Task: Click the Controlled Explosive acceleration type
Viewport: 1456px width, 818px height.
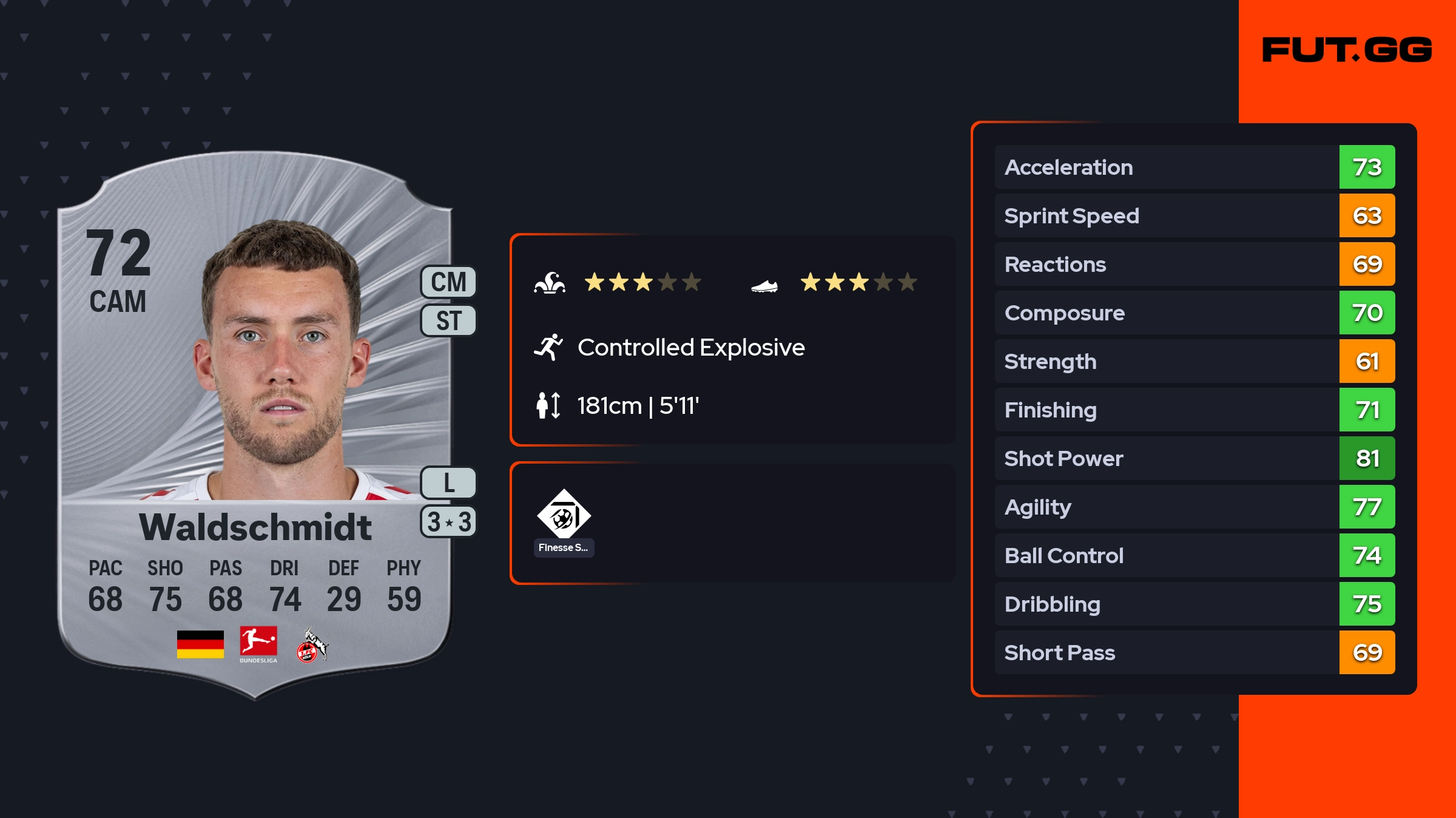Action: click(690, 348)
